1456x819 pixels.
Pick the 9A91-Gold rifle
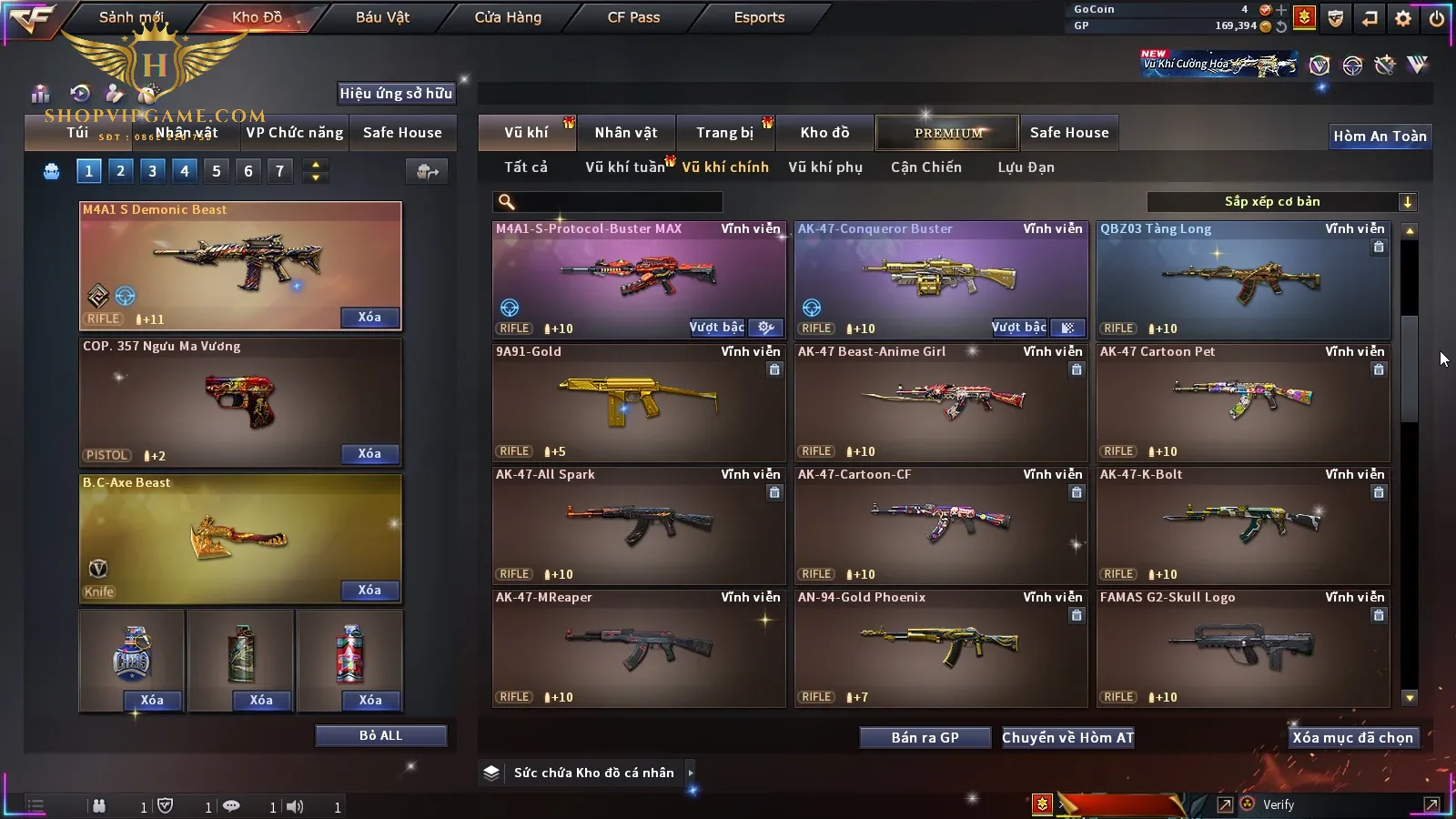point(639,402)
